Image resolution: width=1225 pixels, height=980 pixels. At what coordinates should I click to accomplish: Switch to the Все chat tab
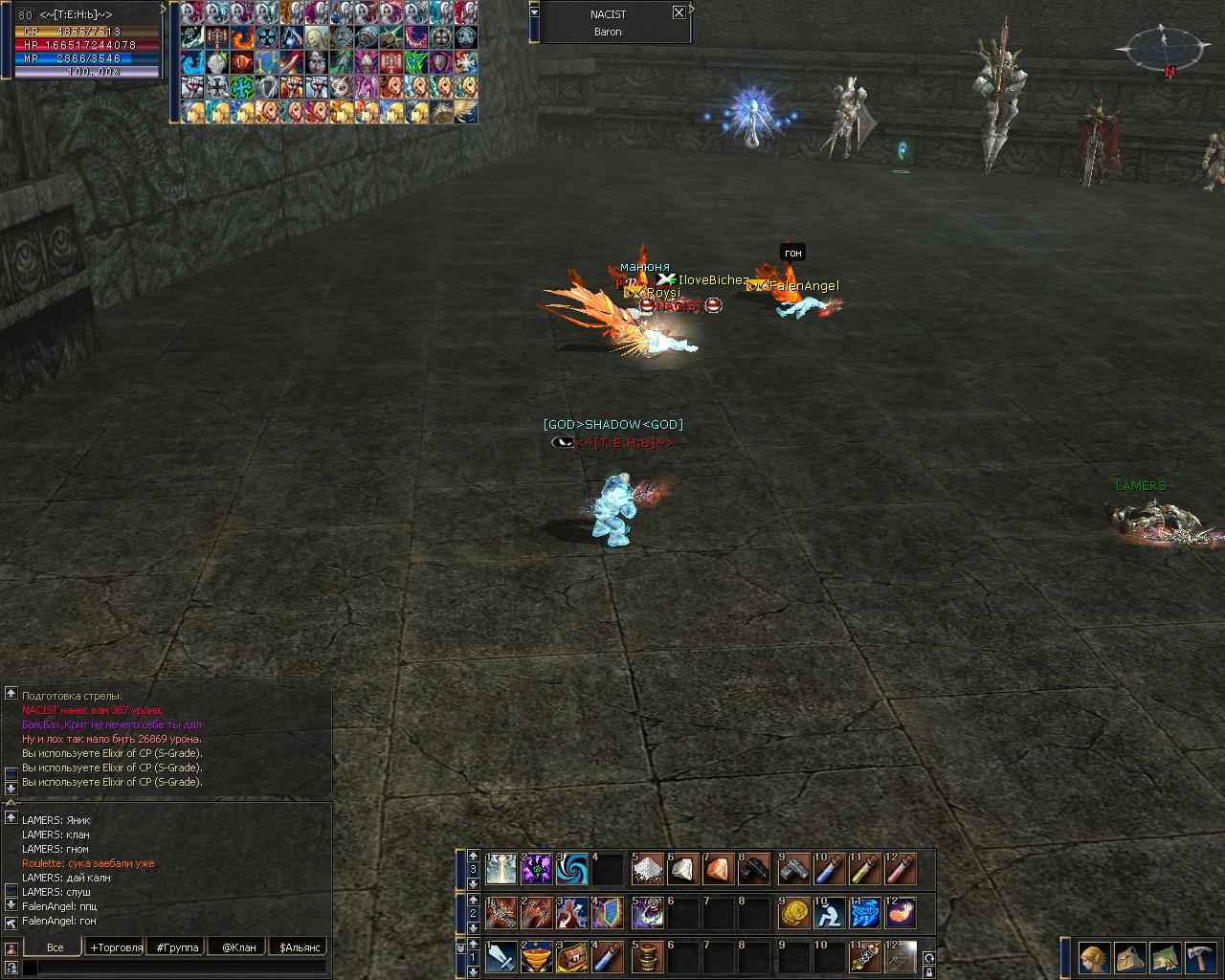(x=55, y=947)
